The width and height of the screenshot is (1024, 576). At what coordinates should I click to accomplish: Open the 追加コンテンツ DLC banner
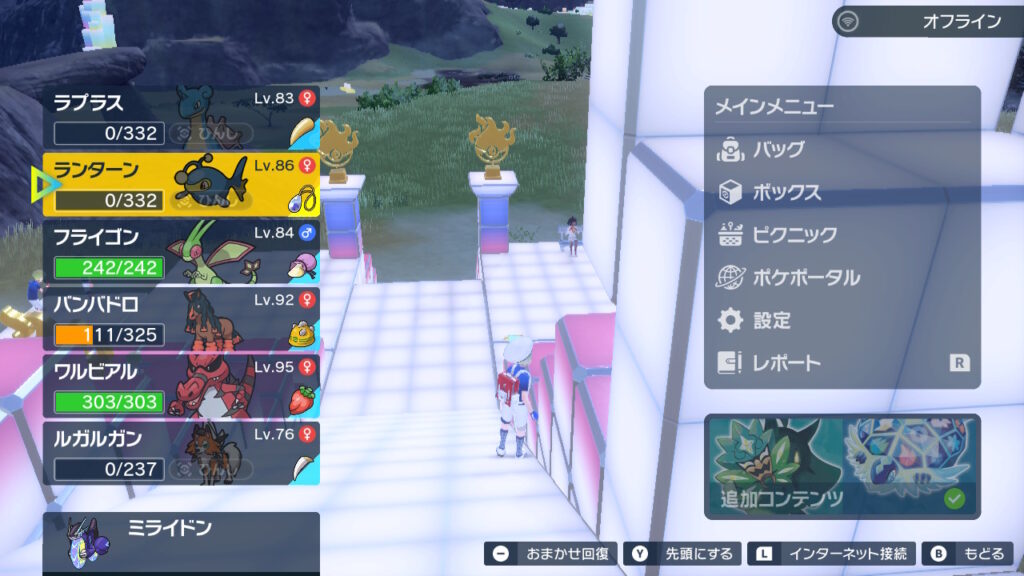tap(842, 466)
